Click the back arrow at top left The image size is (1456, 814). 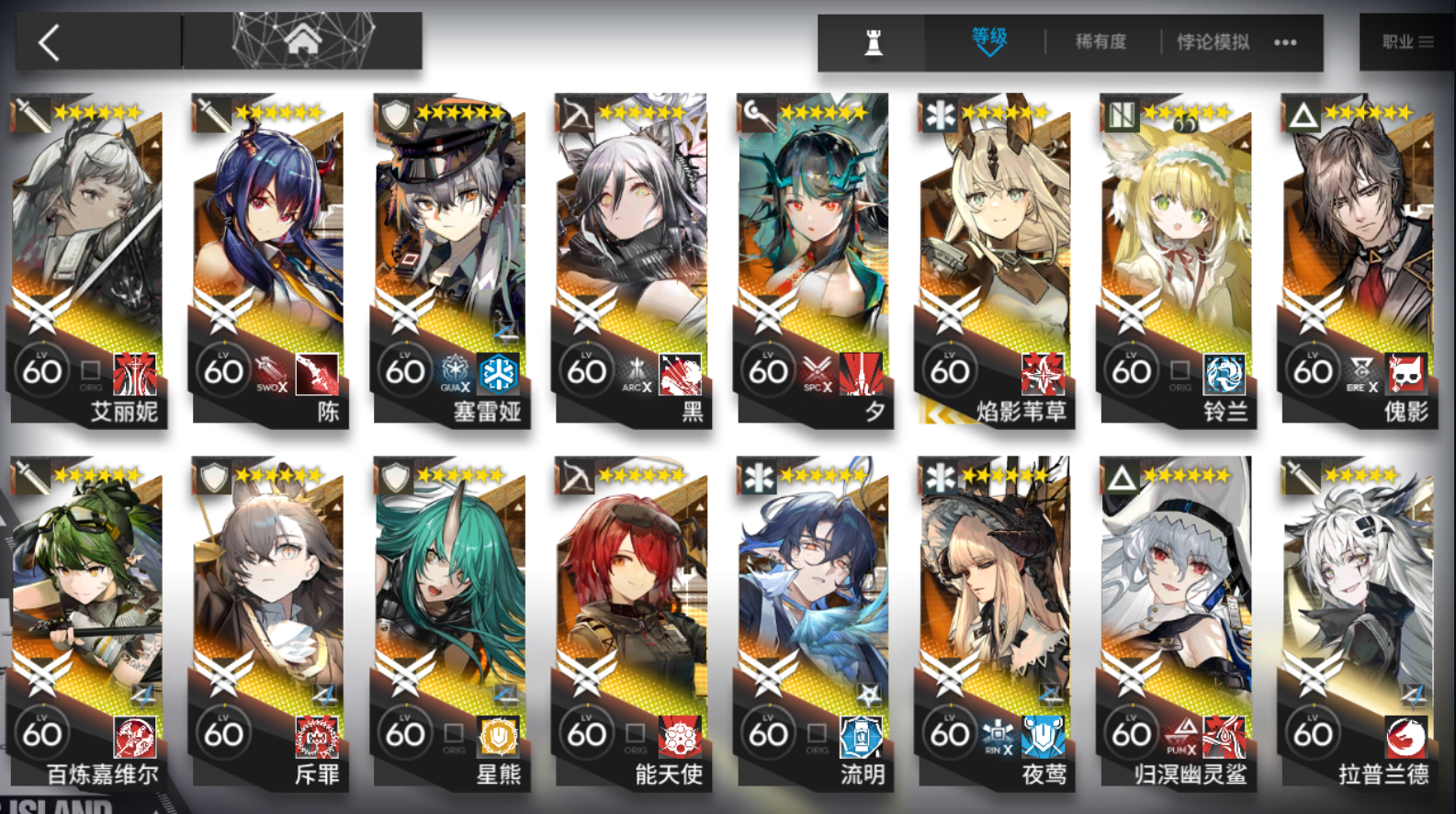(x=46, y=40)
